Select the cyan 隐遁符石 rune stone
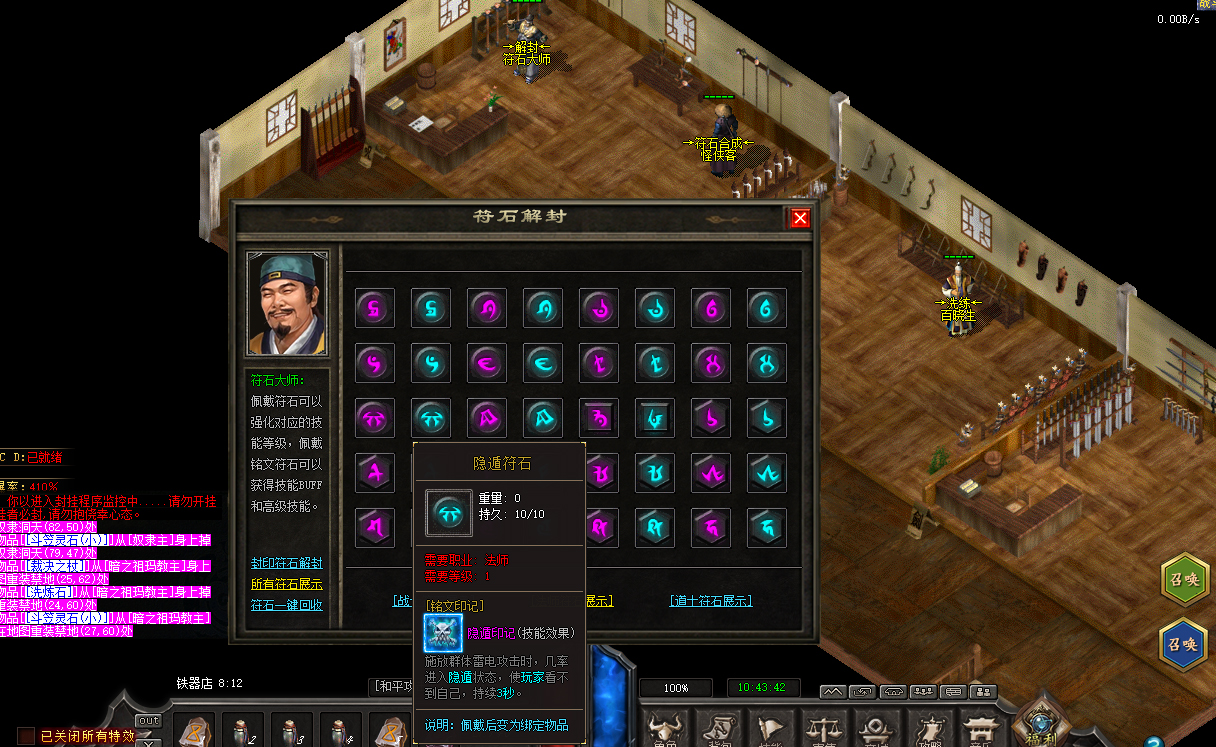The image size is (1216, 747). pos(431,418)
